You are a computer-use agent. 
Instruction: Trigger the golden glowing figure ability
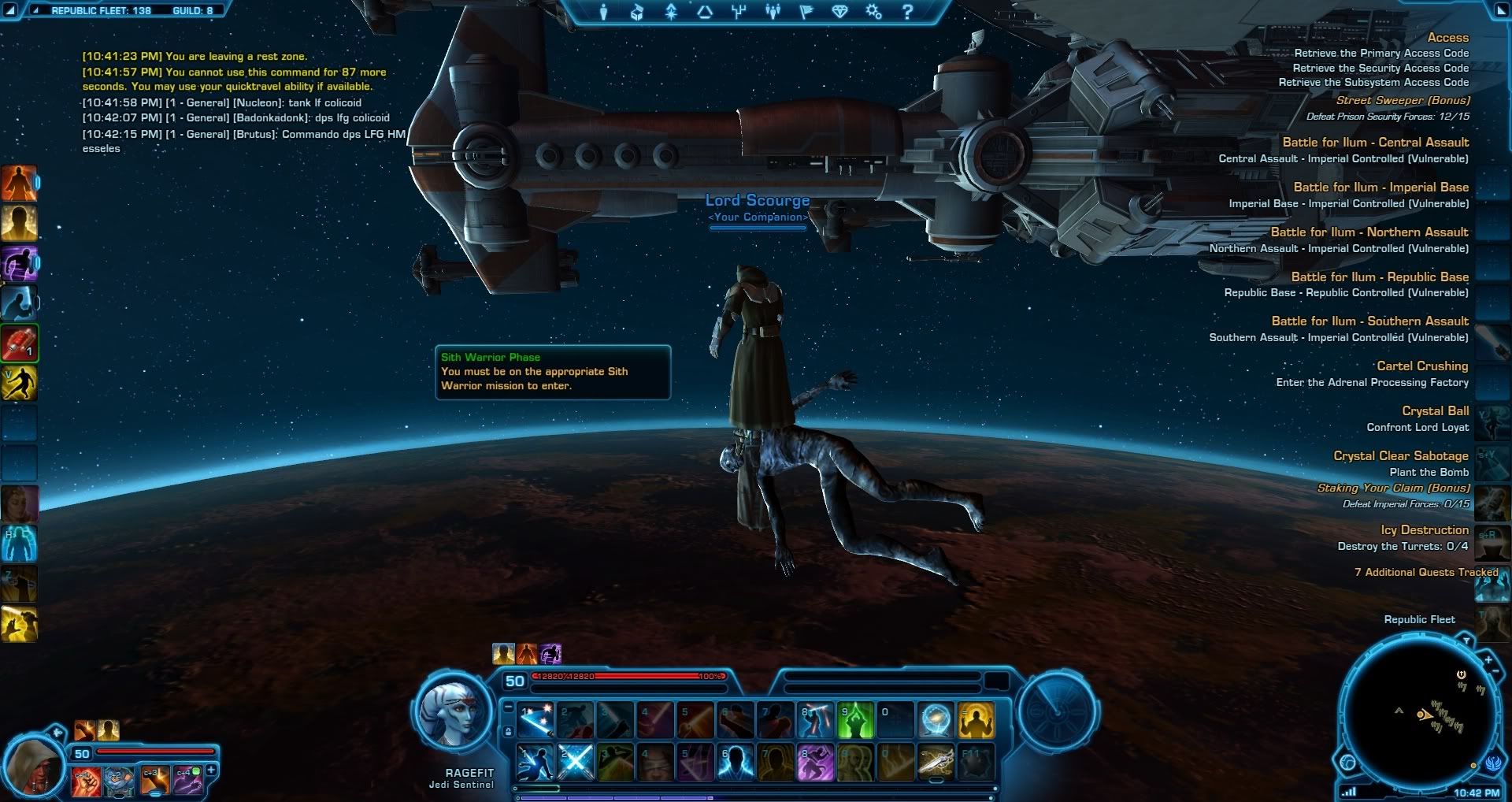[976, 720]
